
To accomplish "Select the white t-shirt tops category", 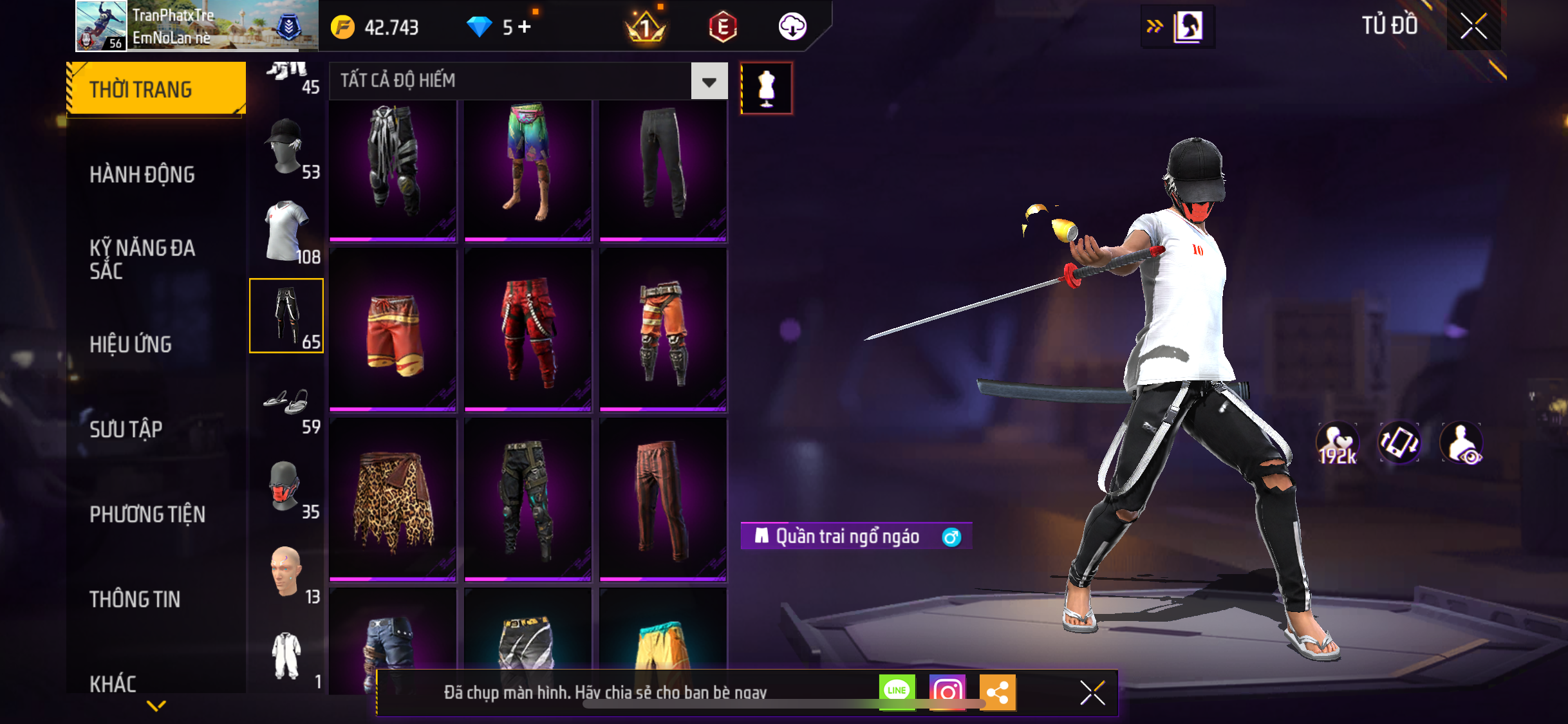I will [286, 232].
